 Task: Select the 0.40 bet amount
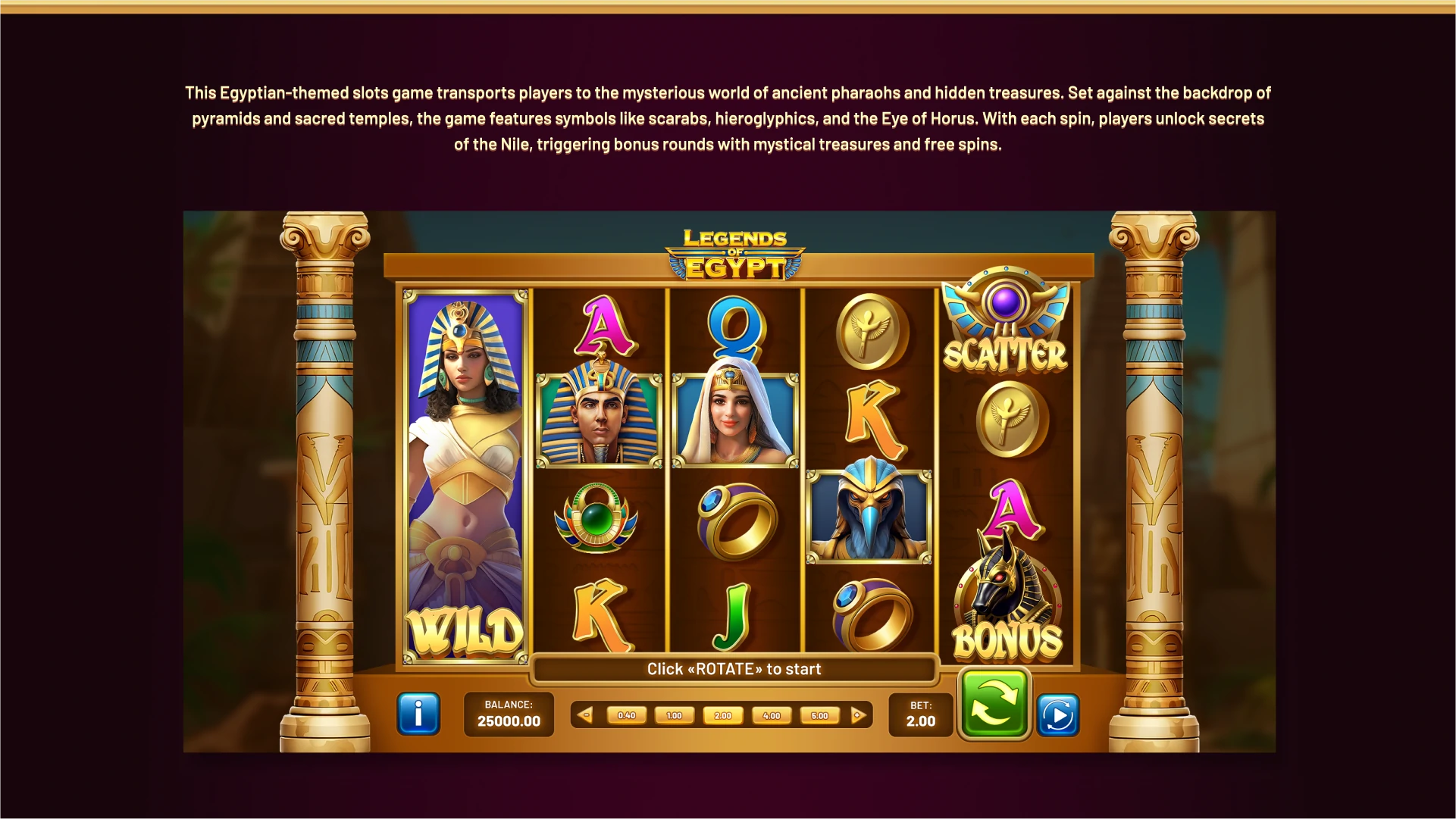(x=627, y=714)
